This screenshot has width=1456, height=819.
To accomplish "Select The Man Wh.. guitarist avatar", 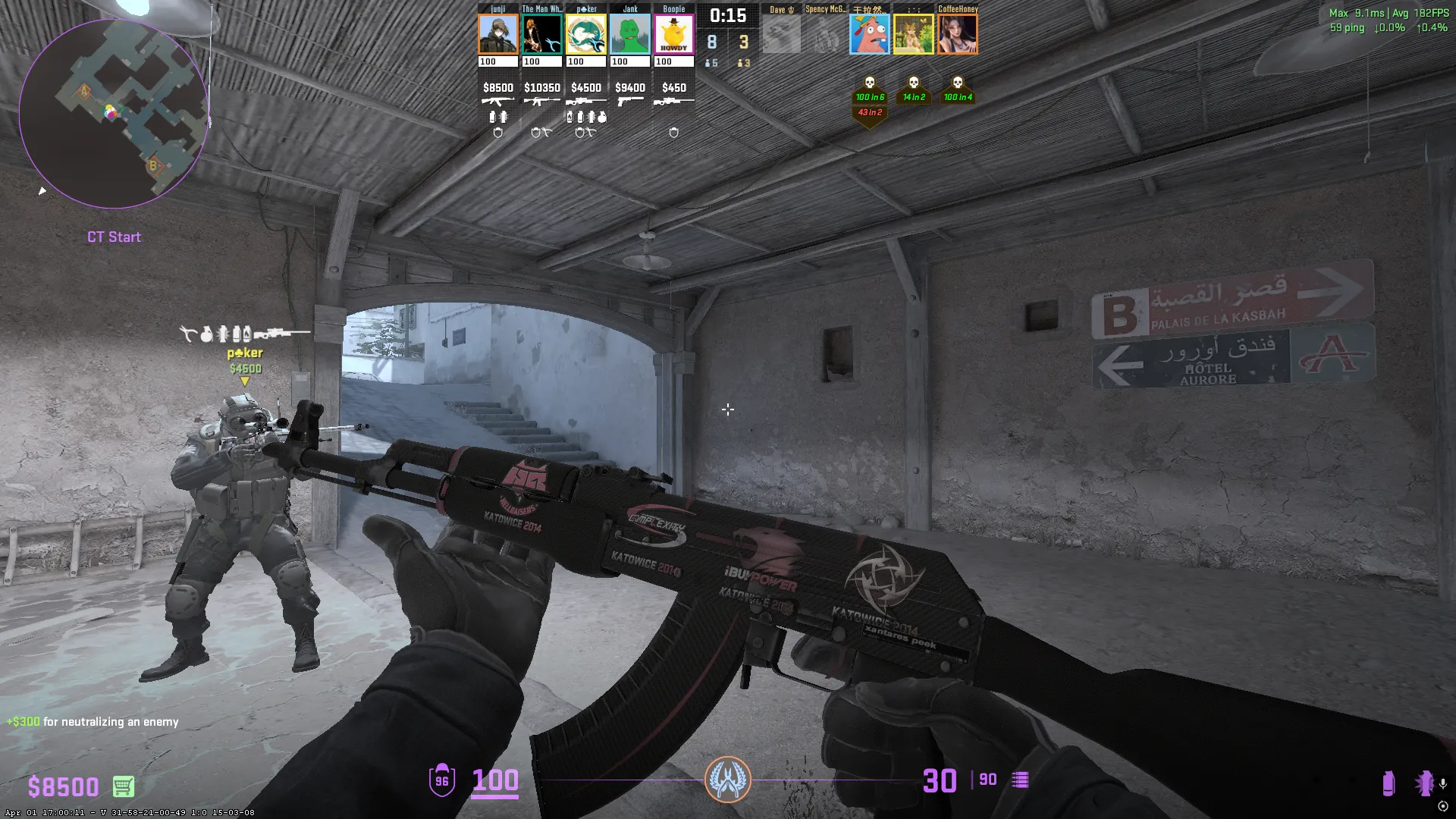I will pyautogui.click(x=542, y=34).
